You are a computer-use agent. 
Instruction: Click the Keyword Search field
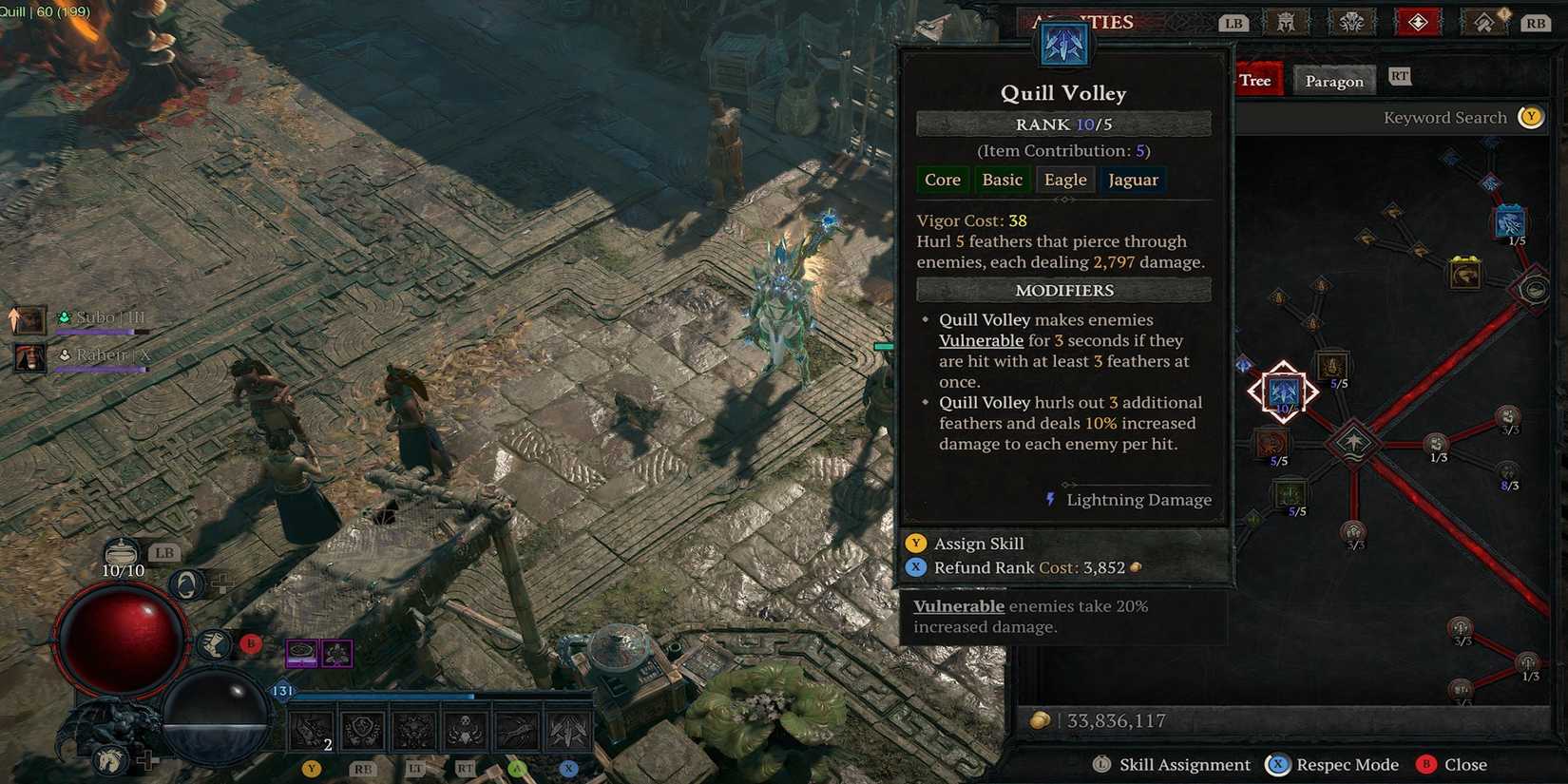1444,118
